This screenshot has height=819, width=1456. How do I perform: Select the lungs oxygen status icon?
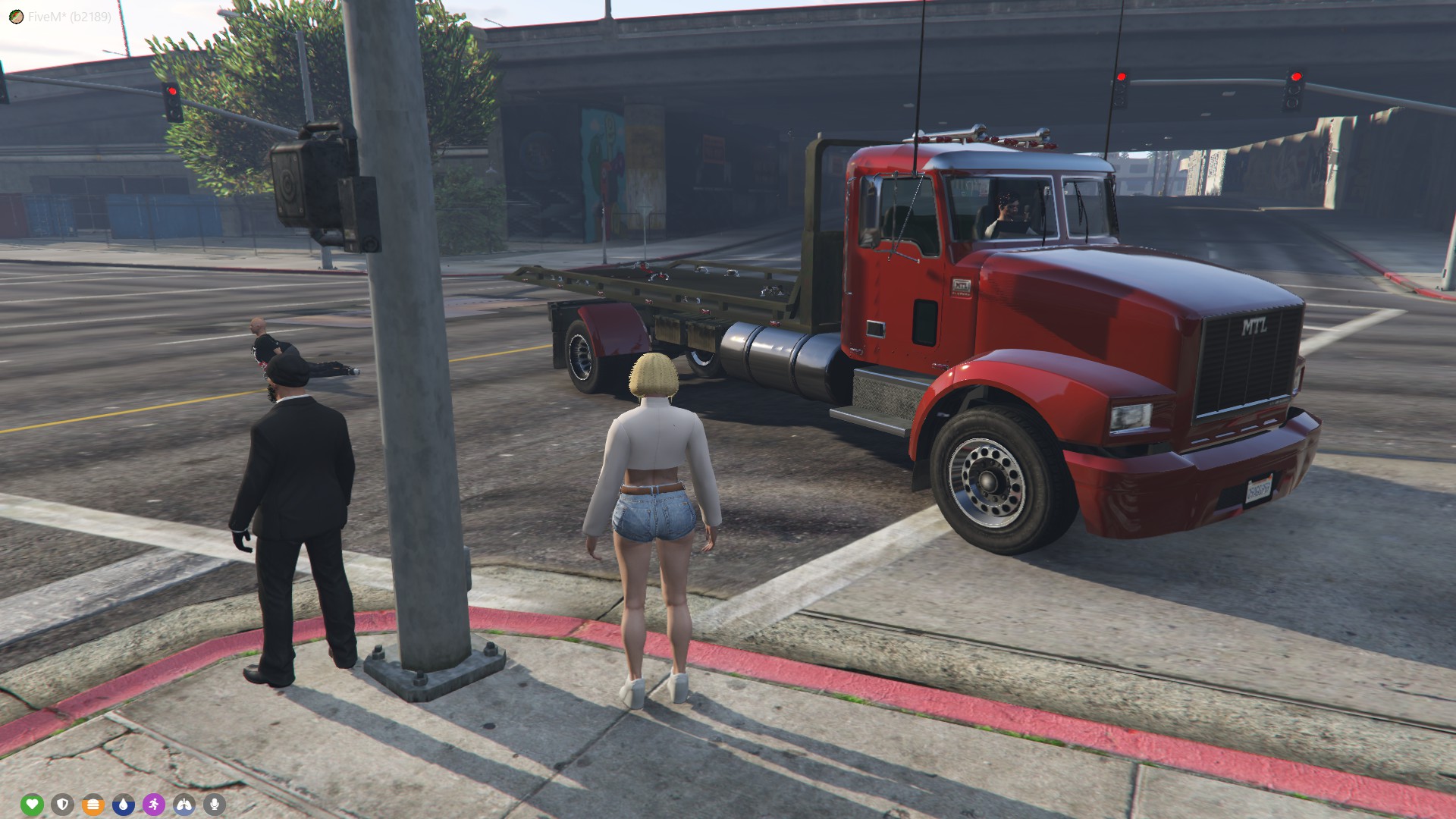click(184, 804)
